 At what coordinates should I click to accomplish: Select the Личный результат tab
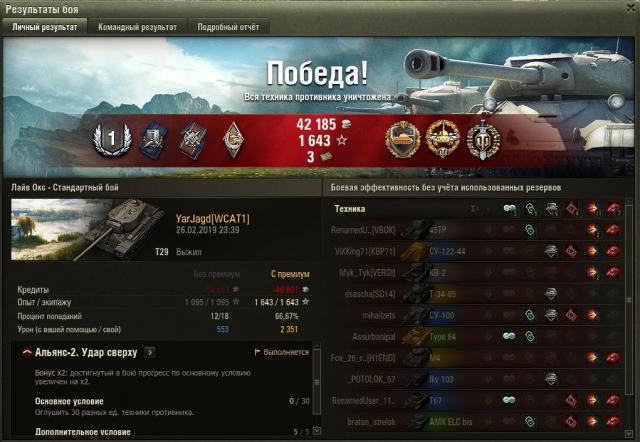44,27
